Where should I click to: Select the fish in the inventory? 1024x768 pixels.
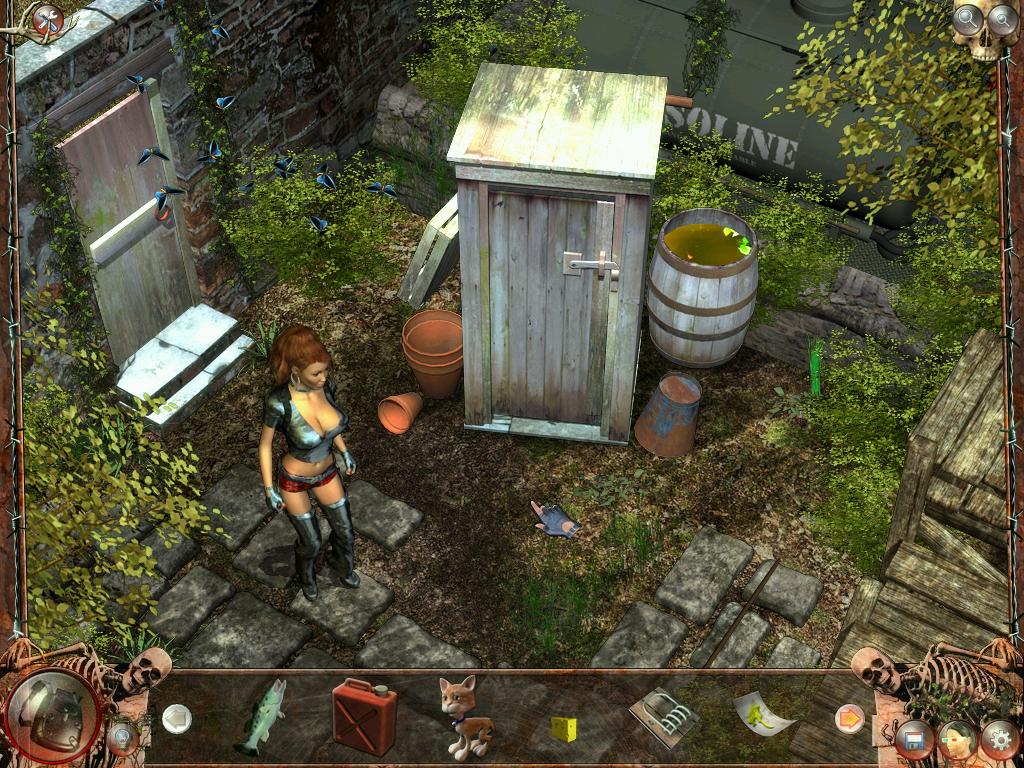[x=262, y=716]
